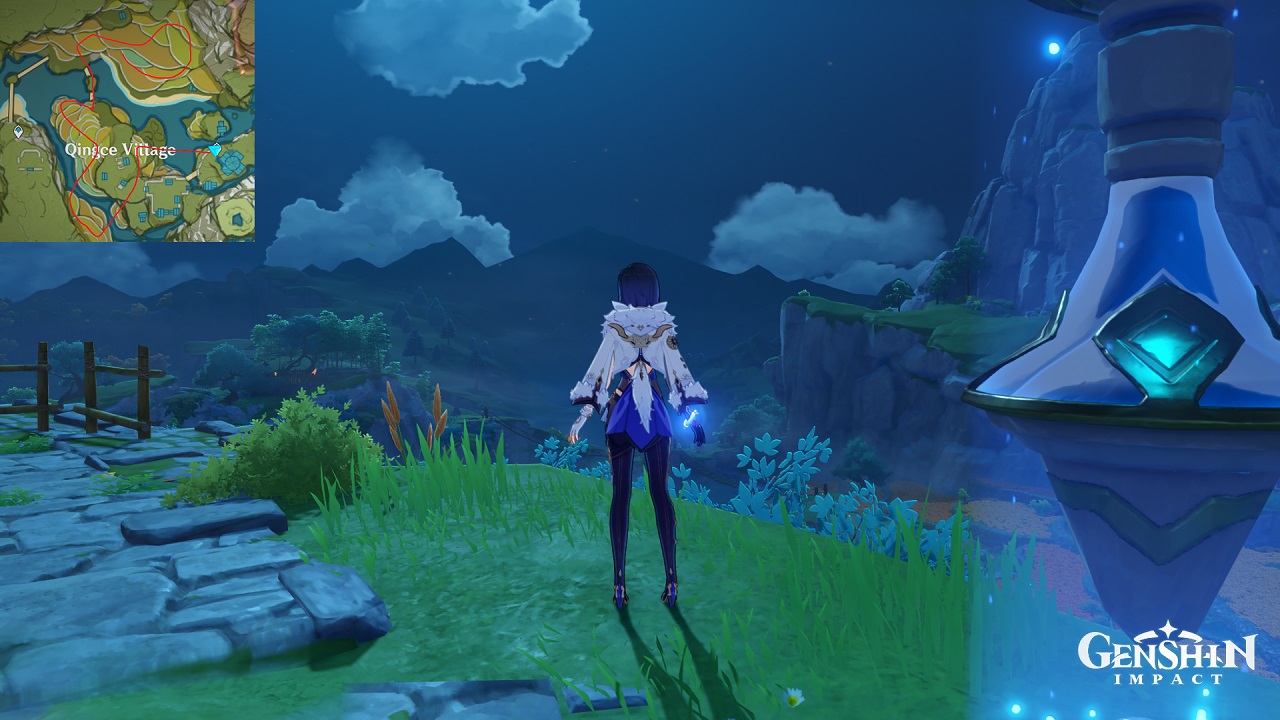Click the leftmost teleport waypoint diamond icon
1280x720 pixels.
coord(16,132)
